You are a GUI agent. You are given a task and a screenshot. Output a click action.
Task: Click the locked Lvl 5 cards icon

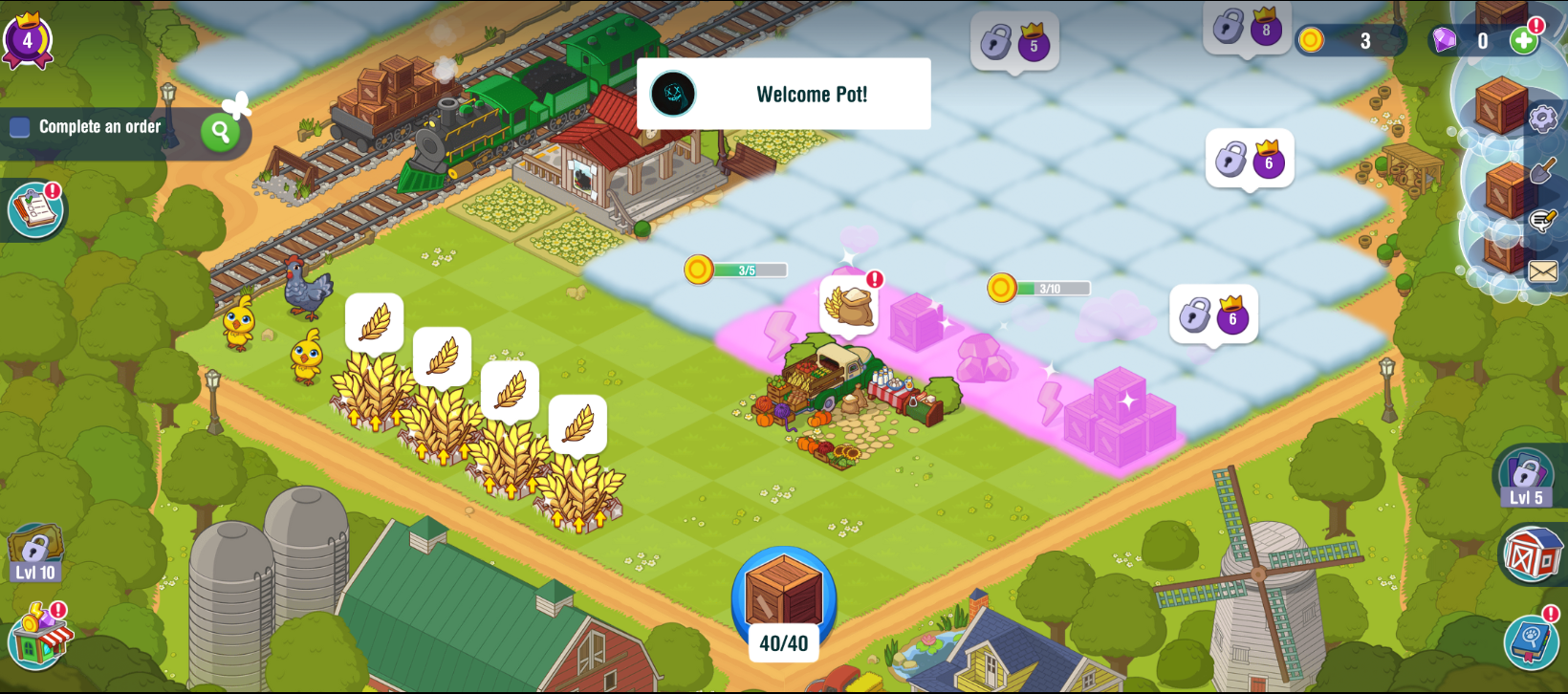1525,477
